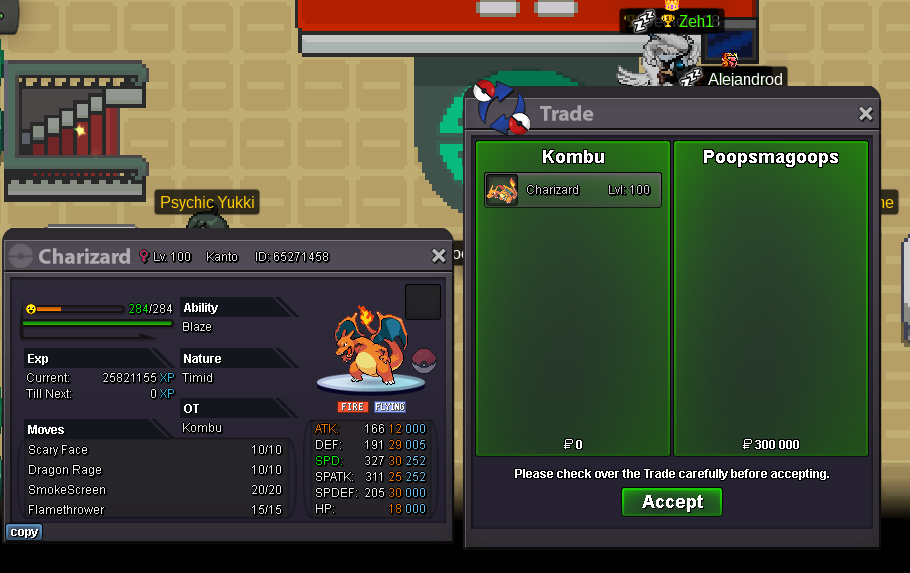Click the Poké Ball icon beside Charizard
The image size is (910, 573).
click(425, 361)
